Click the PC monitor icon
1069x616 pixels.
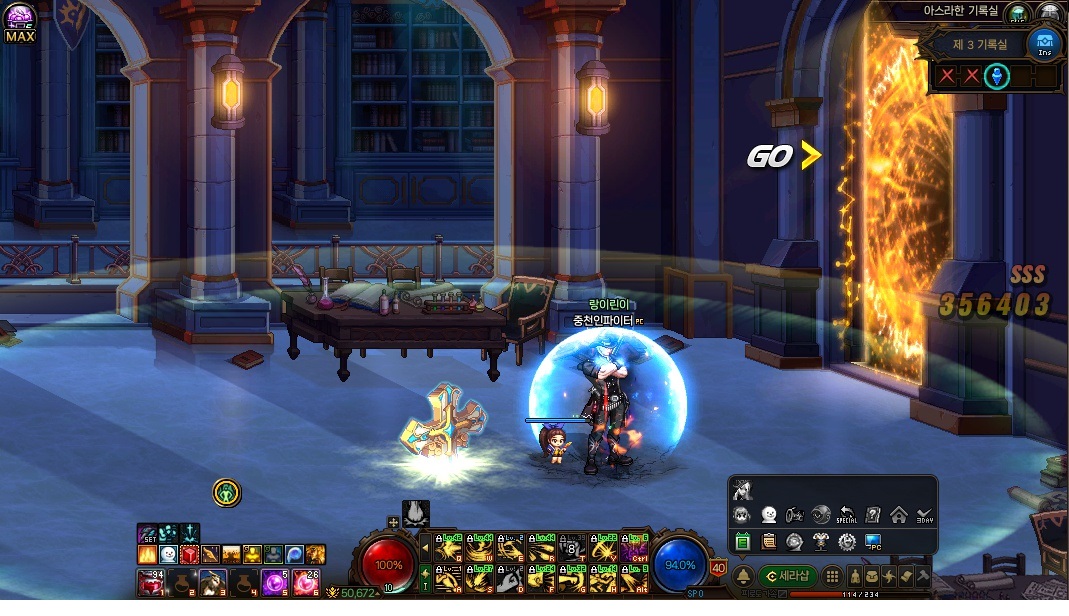click(x=873, y=542)
